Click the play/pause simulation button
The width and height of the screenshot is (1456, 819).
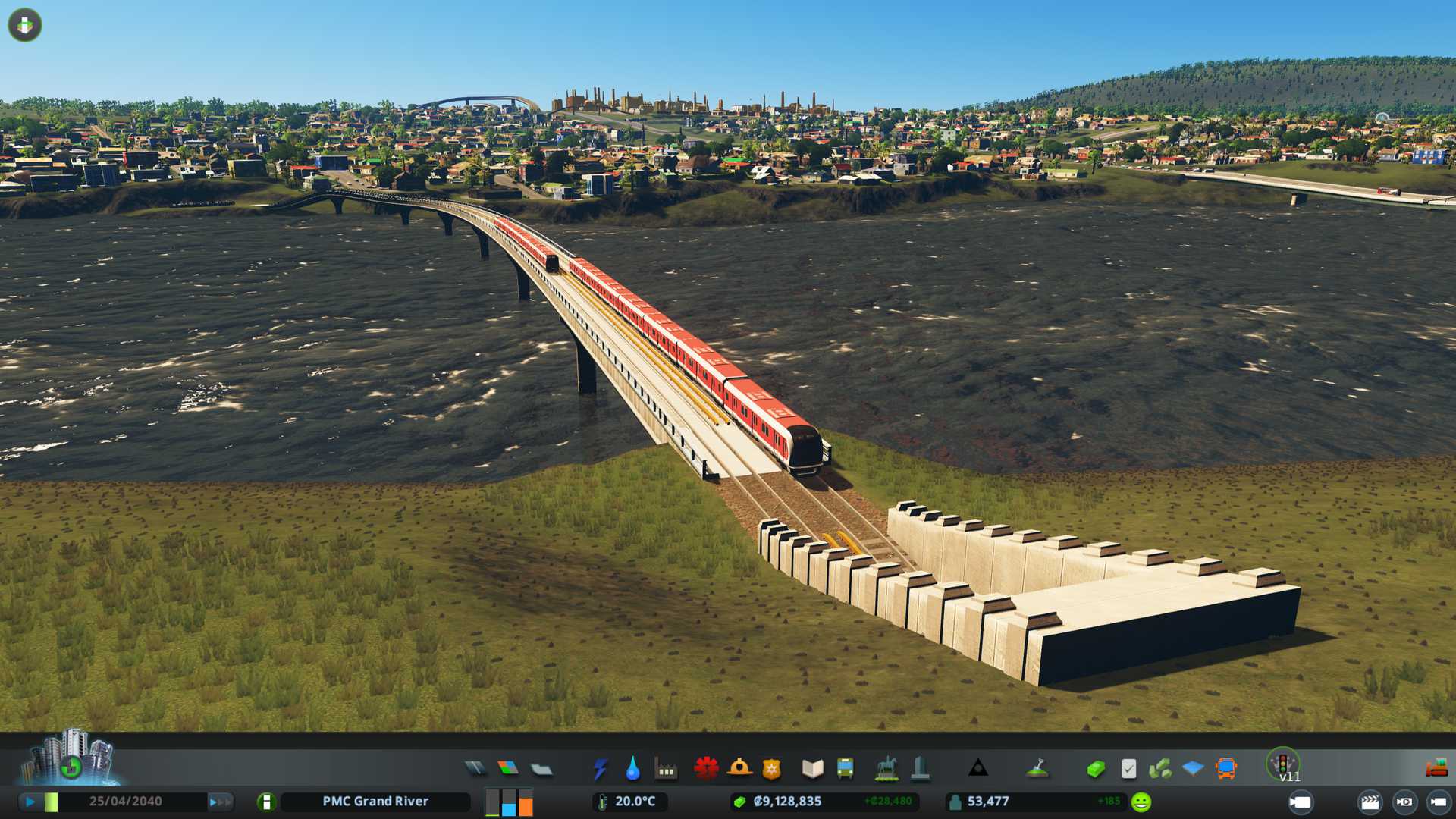pyautogui.click(x=30, y=802)
